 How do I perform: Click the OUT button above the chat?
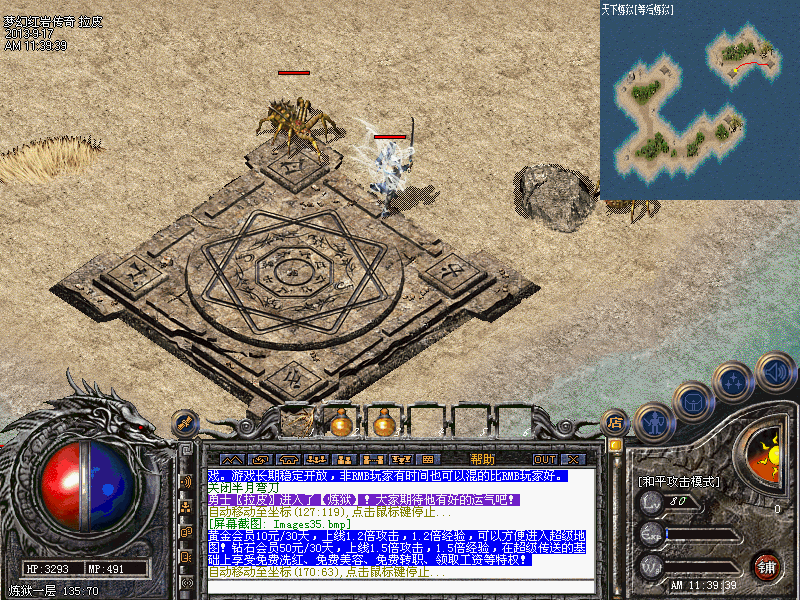544,459
